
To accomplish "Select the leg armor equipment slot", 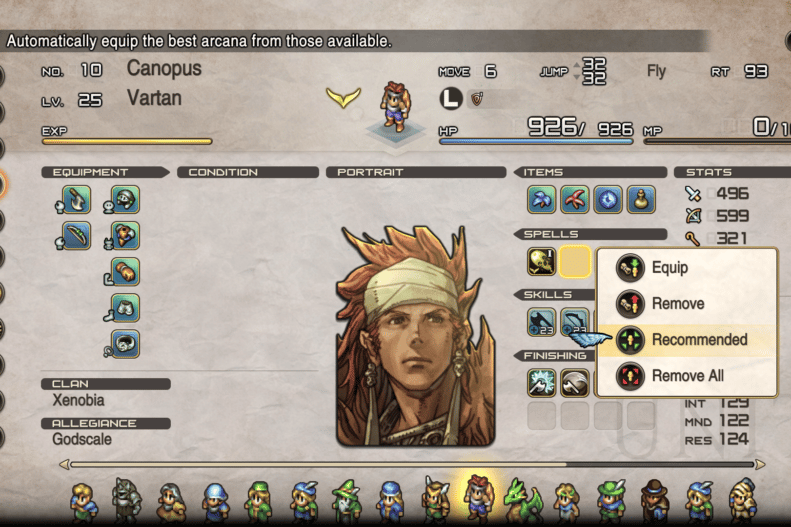I will [125, 308].
